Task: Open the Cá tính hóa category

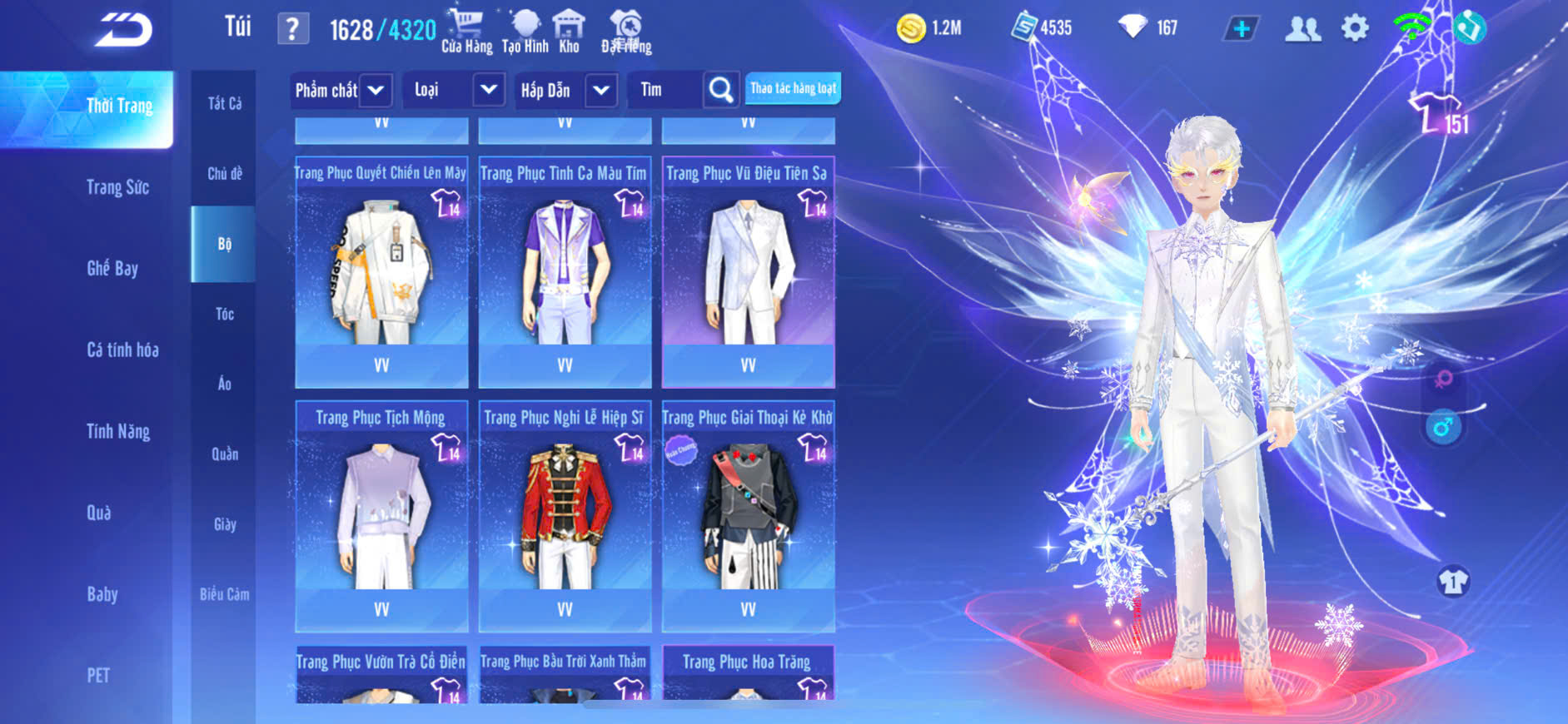Action: click(x=122, y=350)
